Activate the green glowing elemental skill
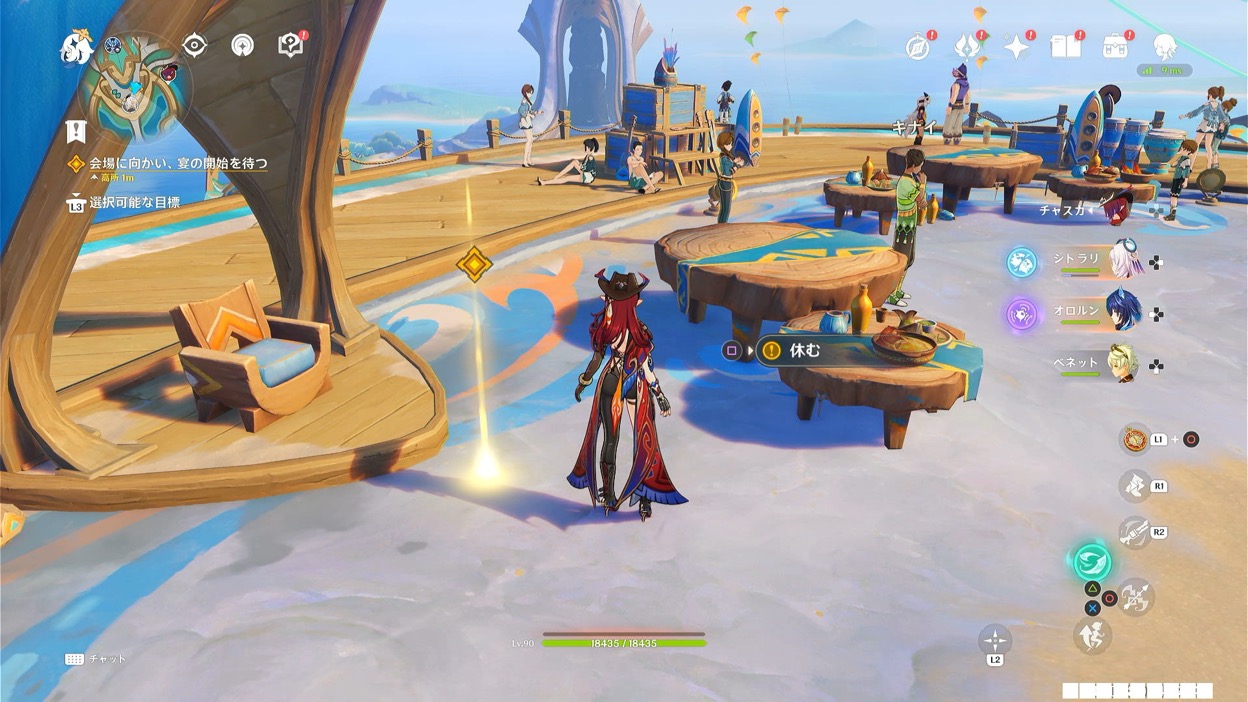The image size is (1248, 702). (x=1092, y=561)
